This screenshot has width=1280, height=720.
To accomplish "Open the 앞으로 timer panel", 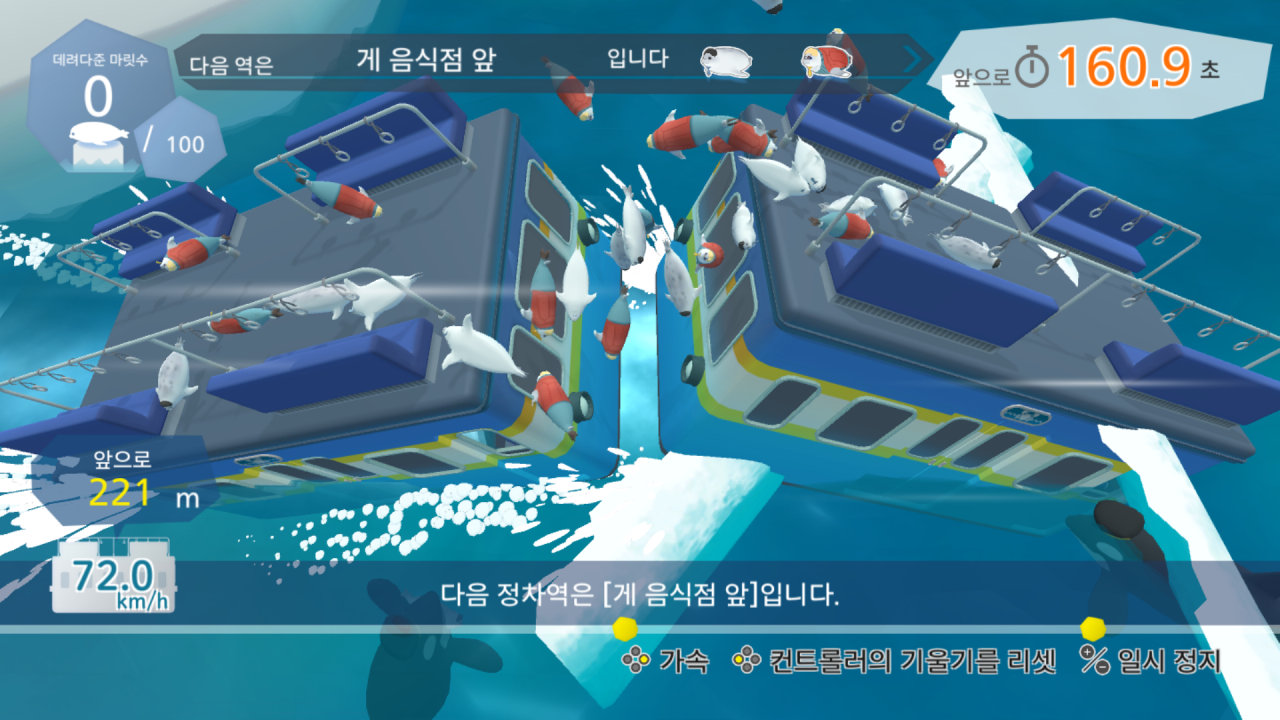I will tap(1100, 62).
